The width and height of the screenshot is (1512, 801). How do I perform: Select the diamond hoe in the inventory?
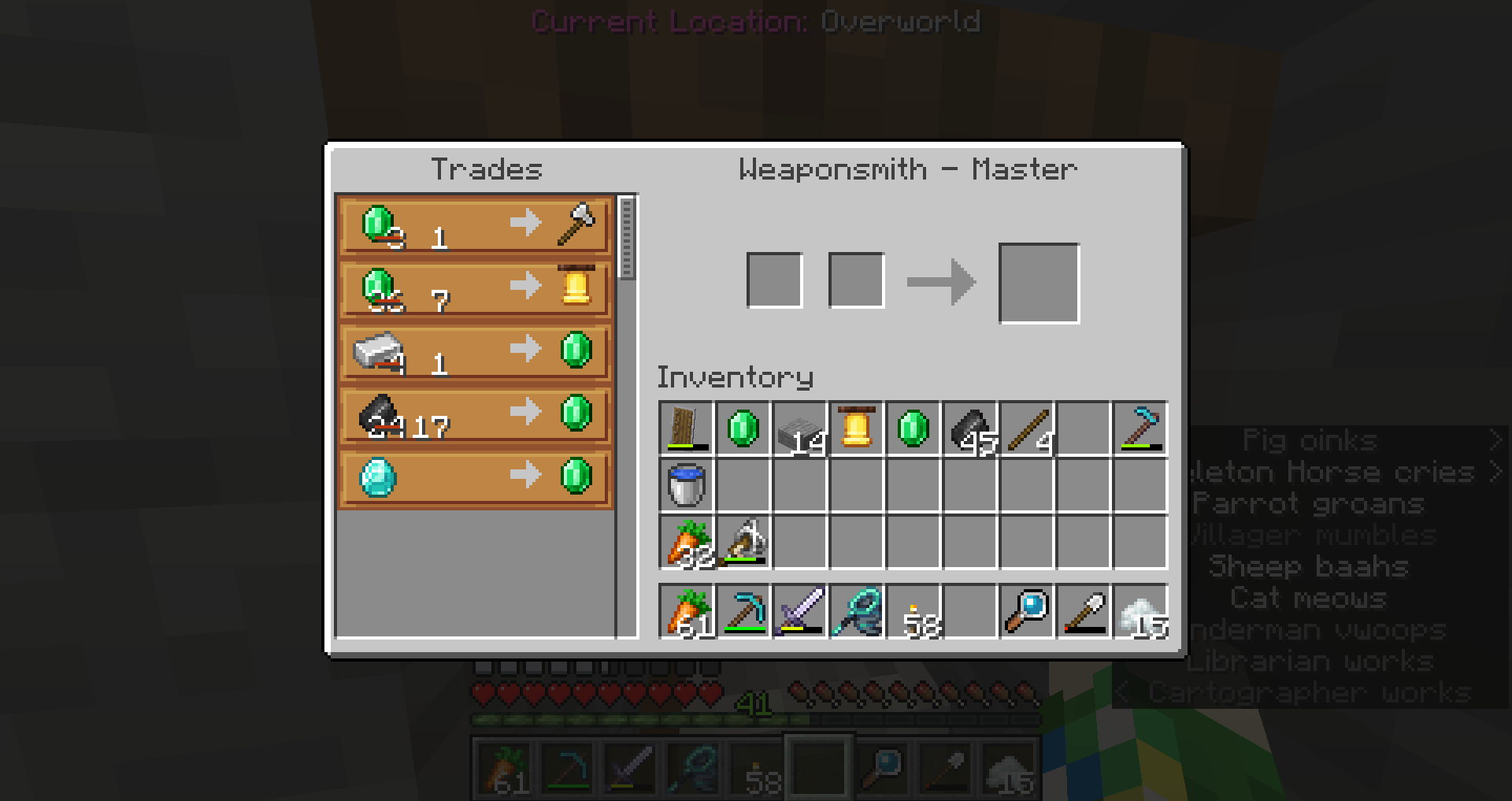pos(1140,429)
